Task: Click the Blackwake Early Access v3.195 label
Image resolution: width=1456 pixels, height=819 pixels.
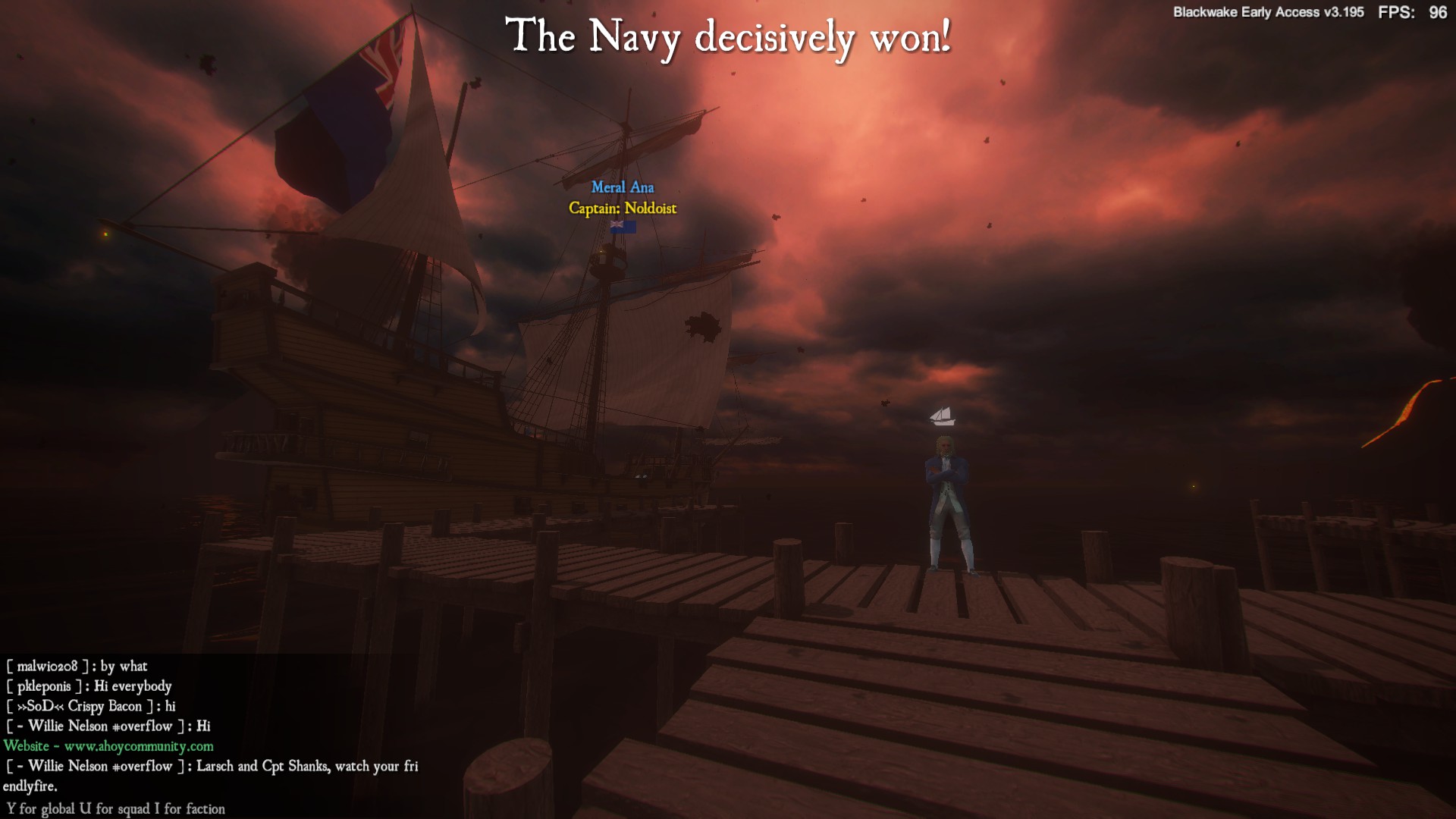Action: (x=1267, y=12)
